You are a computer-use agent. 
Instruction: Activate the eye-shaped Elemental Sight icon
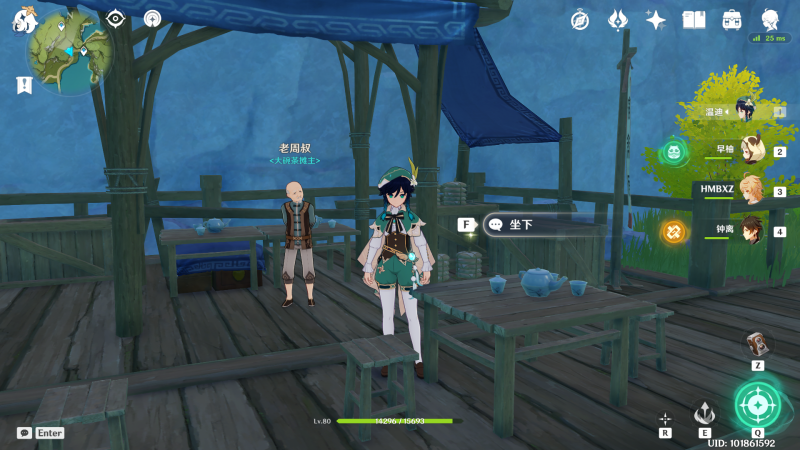pyautogui.click(x=116, y=18)
